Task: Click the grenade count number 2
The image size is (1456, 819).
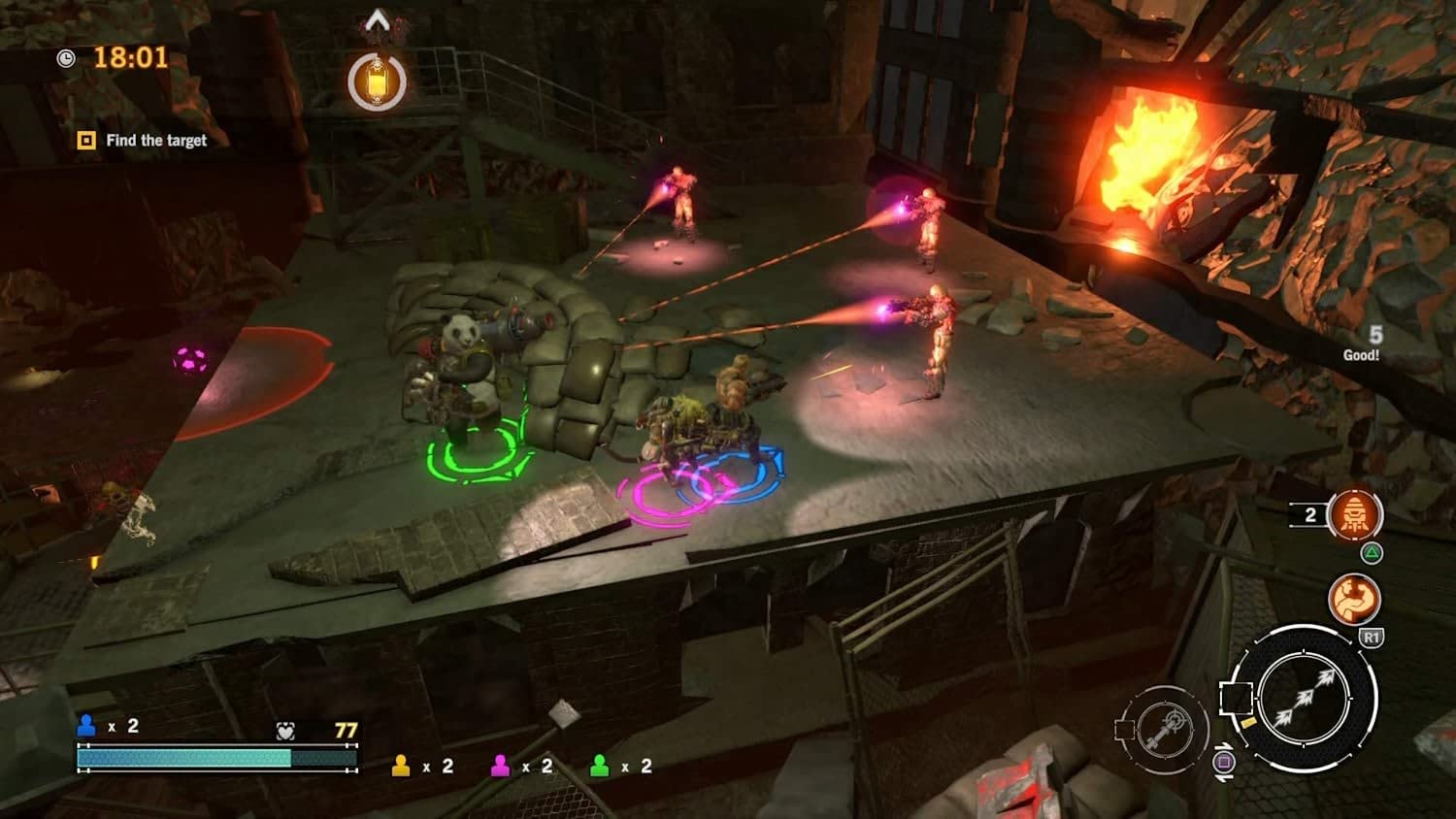Action: point(1310,514)
